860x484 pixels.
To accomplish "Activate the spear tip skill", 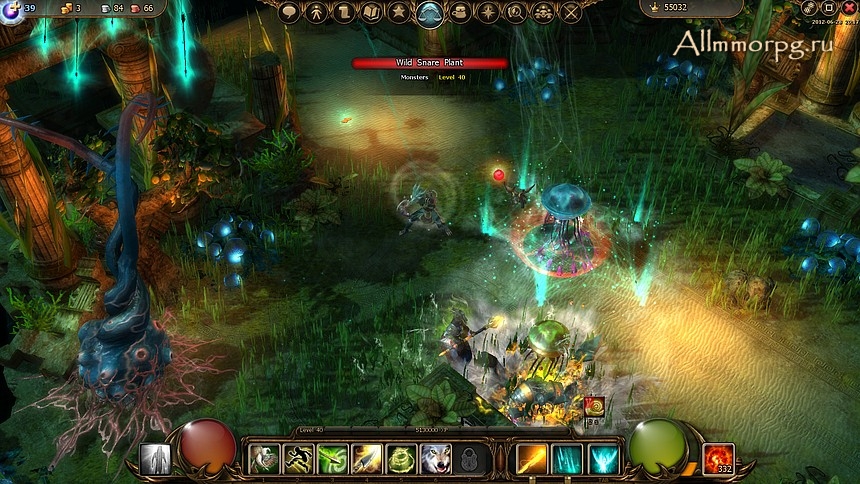I will coord(366,459).
